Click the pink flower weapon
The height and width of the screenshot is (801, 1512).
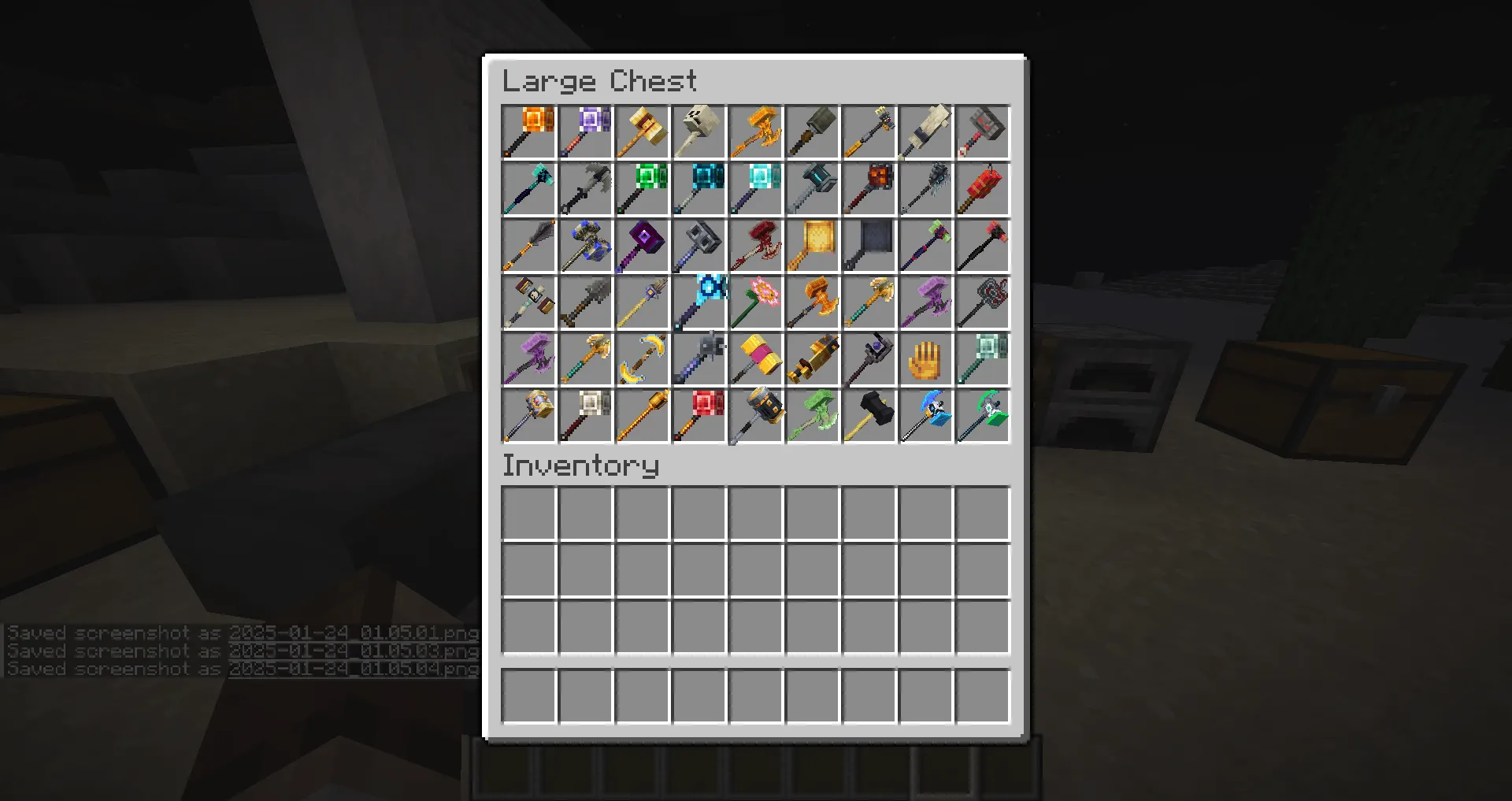[754, 302]
